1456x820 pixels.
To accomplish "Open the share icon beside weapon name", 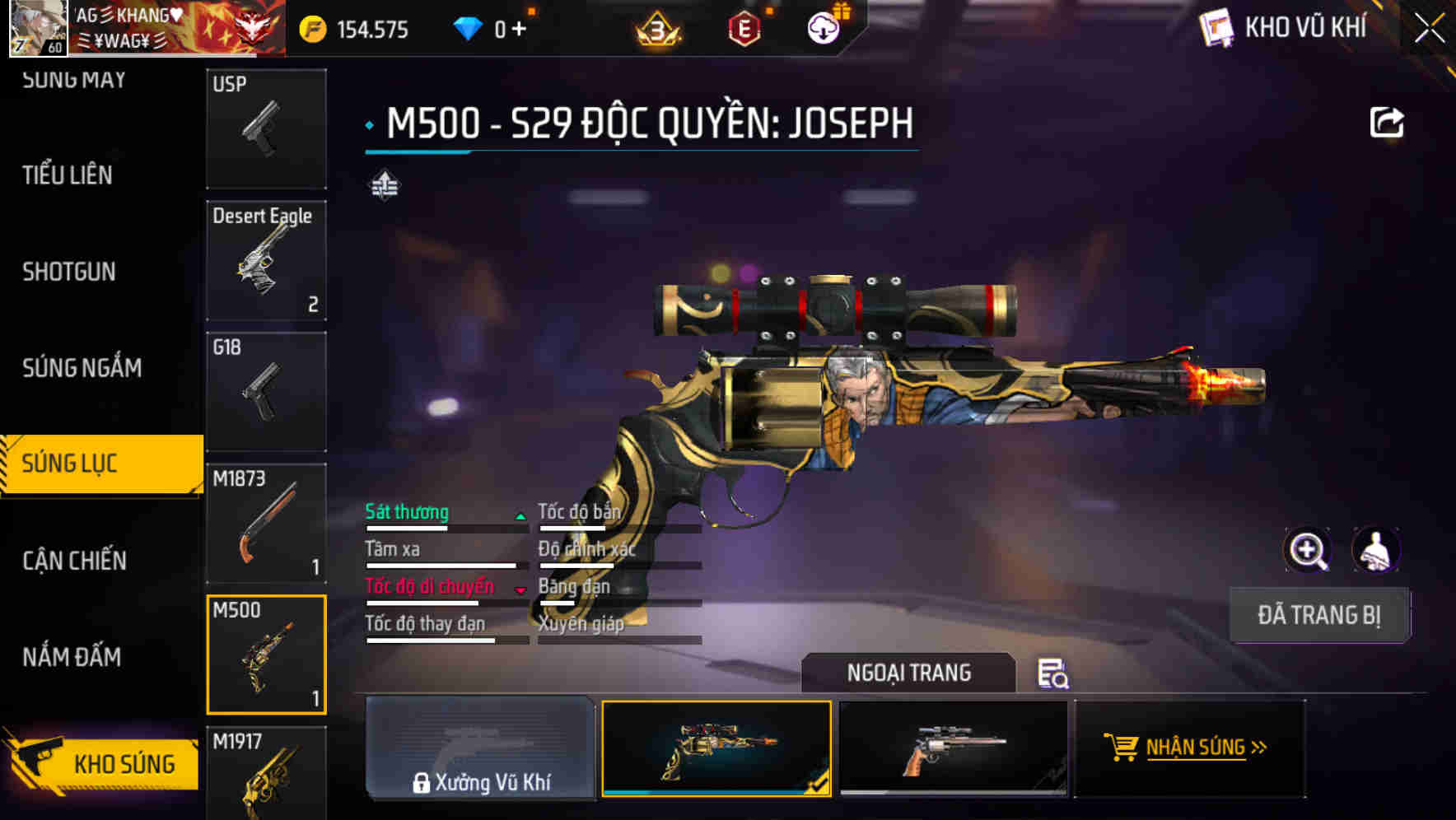I will pyautogui.click(x=1388, y=122).
